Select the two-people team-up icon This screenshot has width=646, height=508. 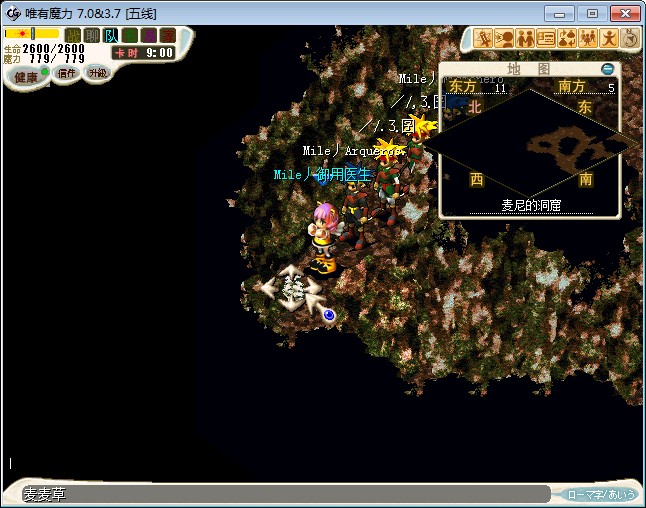[x=525, y=38]
